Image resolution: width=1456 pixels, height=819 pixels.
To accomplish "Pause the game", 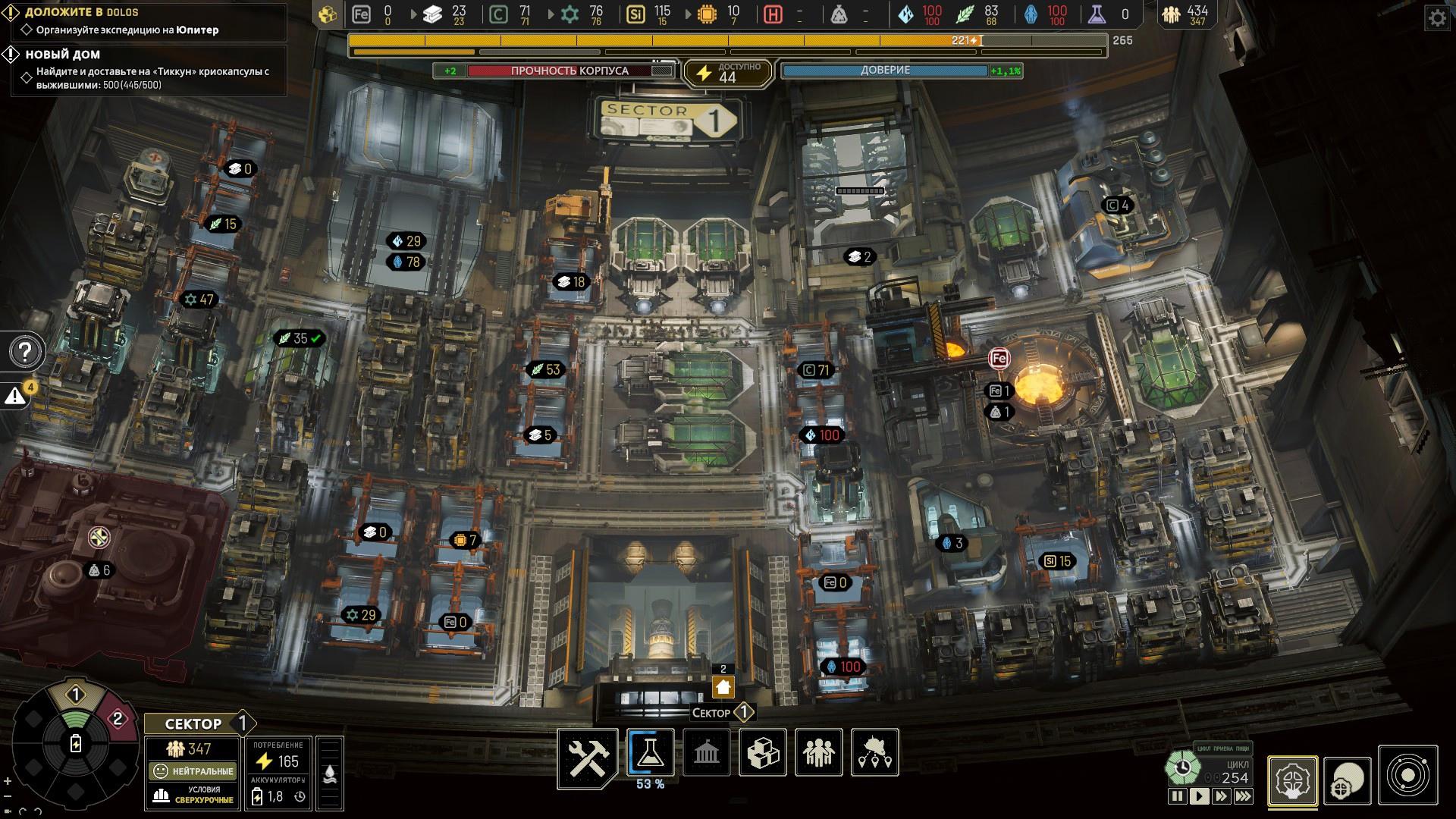I will [x=1177, y=796].
